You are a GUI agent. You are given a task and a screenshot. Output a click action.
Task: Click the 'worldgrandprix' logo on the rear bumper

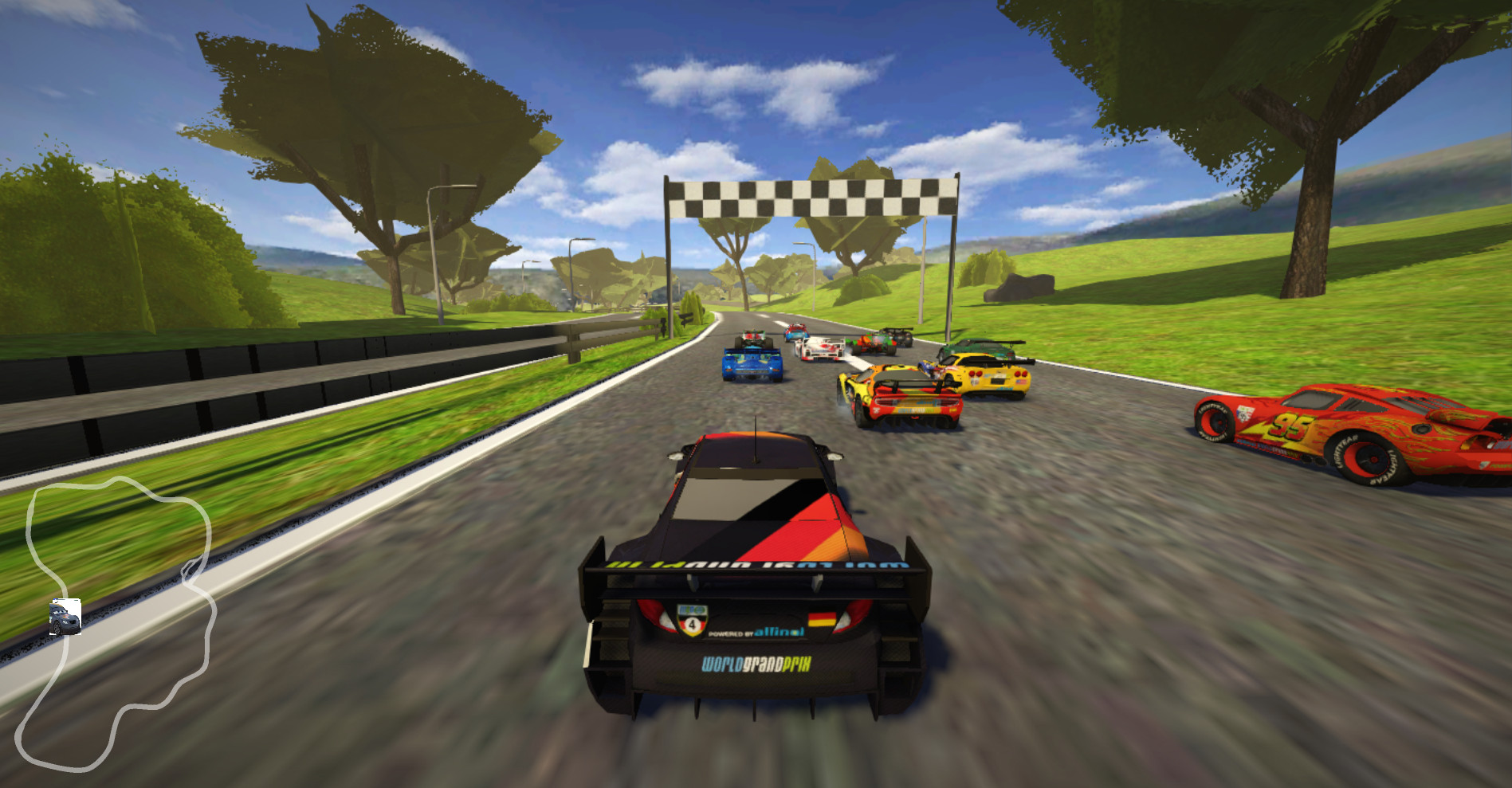pos(756,665)
